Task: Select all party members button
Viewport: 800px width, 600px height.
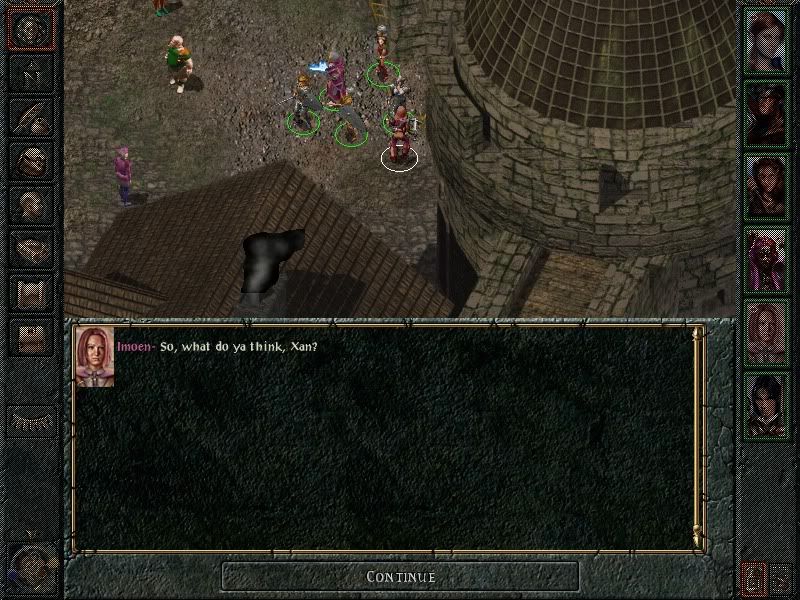Action: pyautogui.click(x=752, y=577)
